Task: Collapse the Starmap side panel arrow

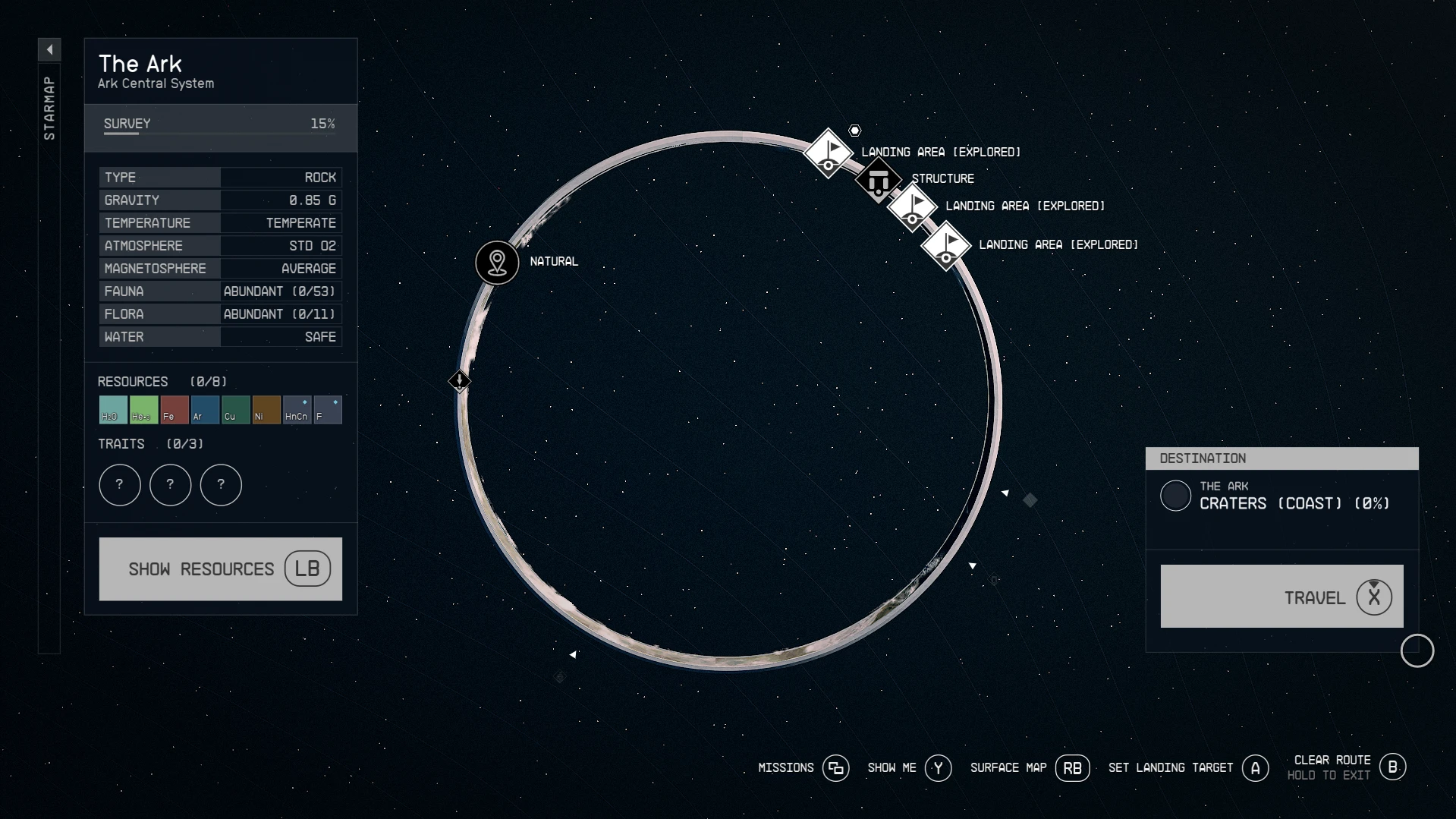Action: point(49,50)
